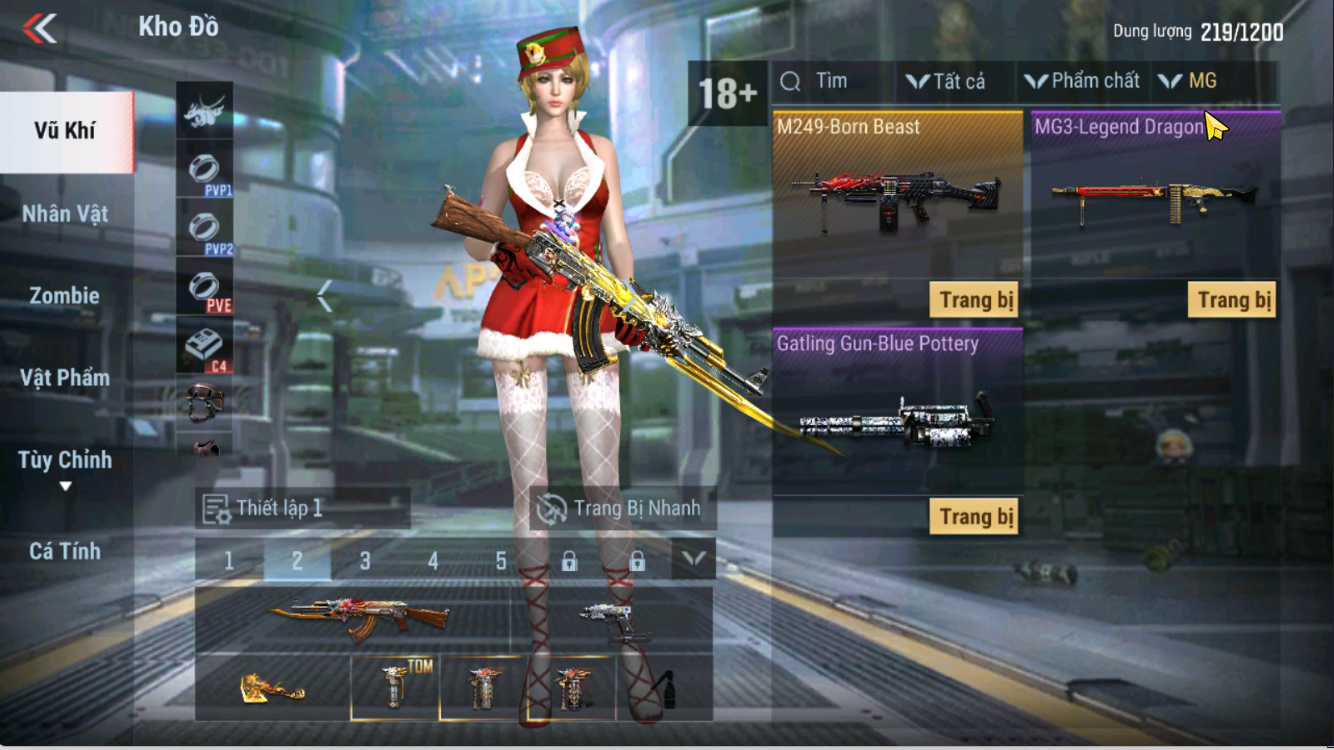Equip the MG3-Legend Dragon with Trang bị
The width and height of the screenshot is (1334, 750).
(x=1232, y=300)
